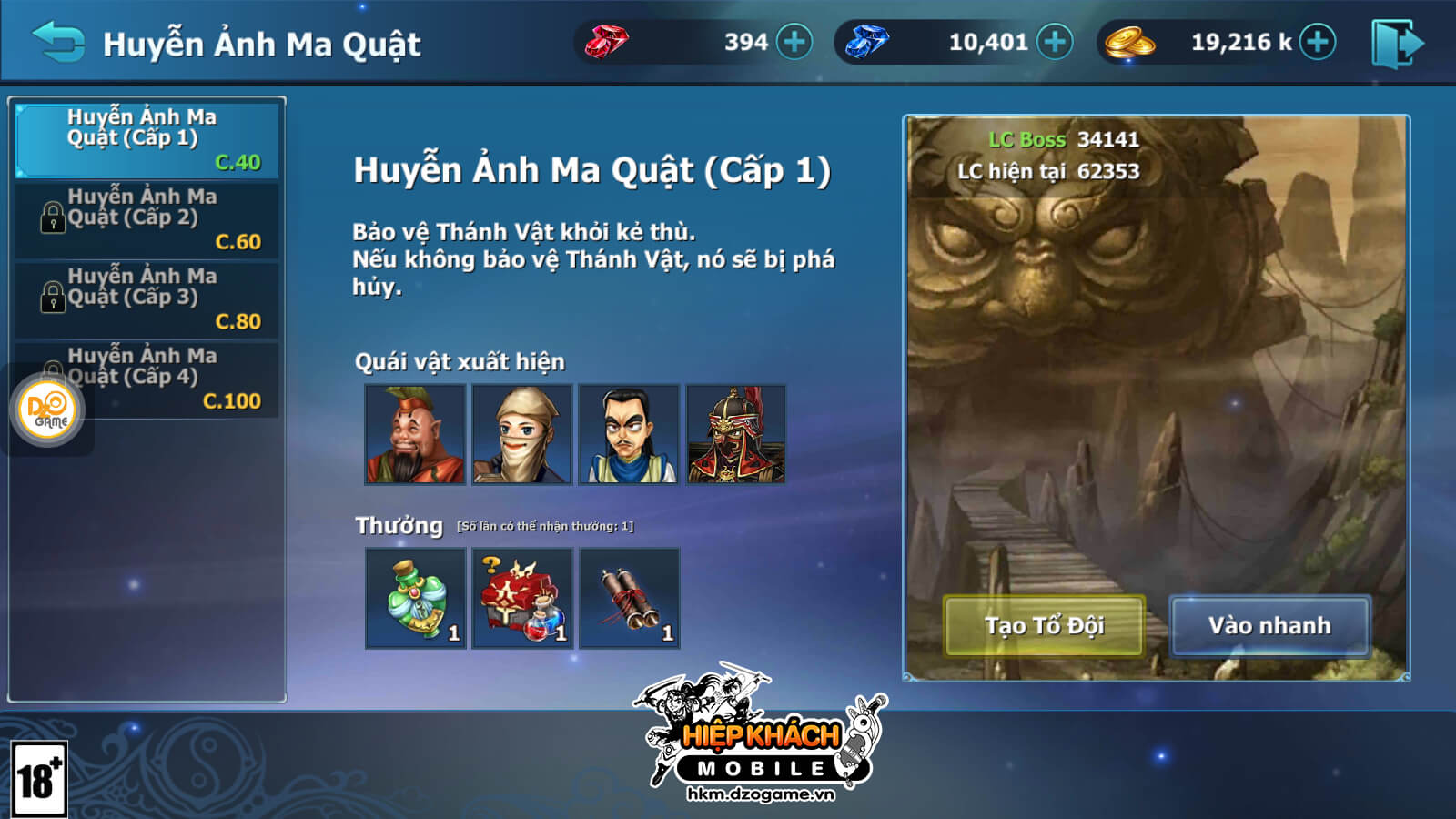View the red-helmeted warrior monster portrait
1456x819 pixels.
pos(736,434)
